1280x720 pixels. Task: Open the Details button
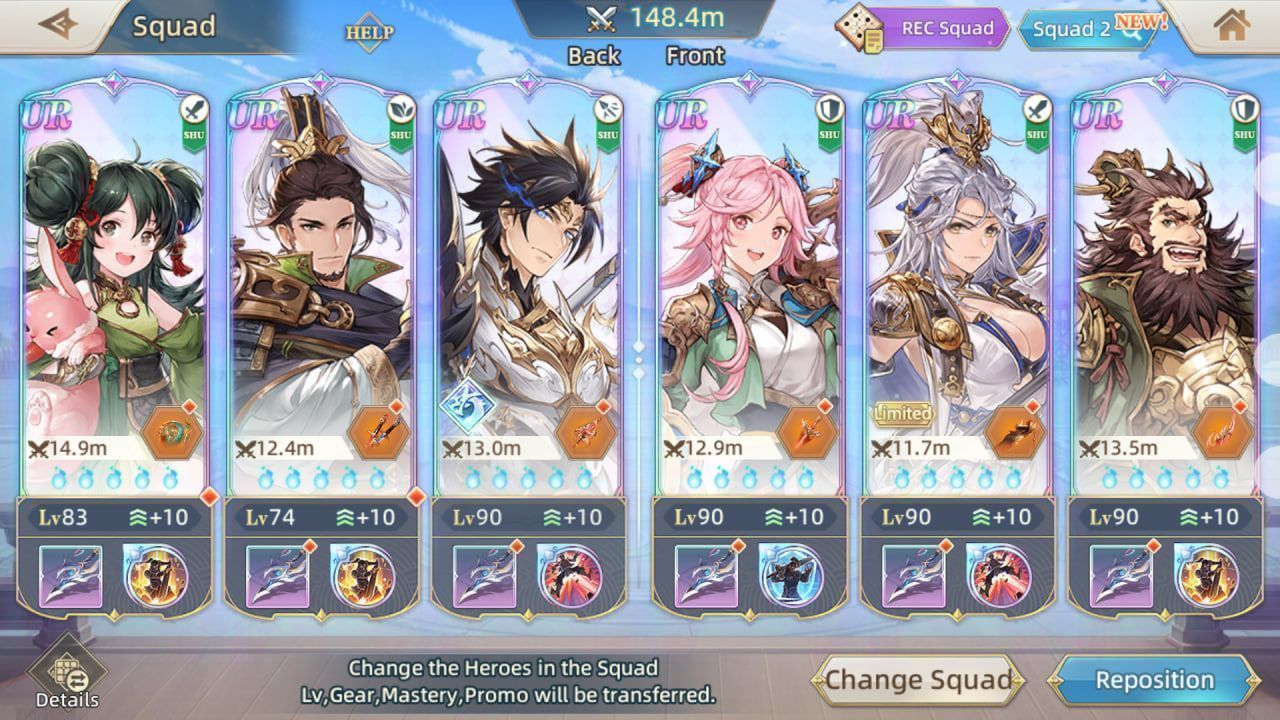click(67, 677)
